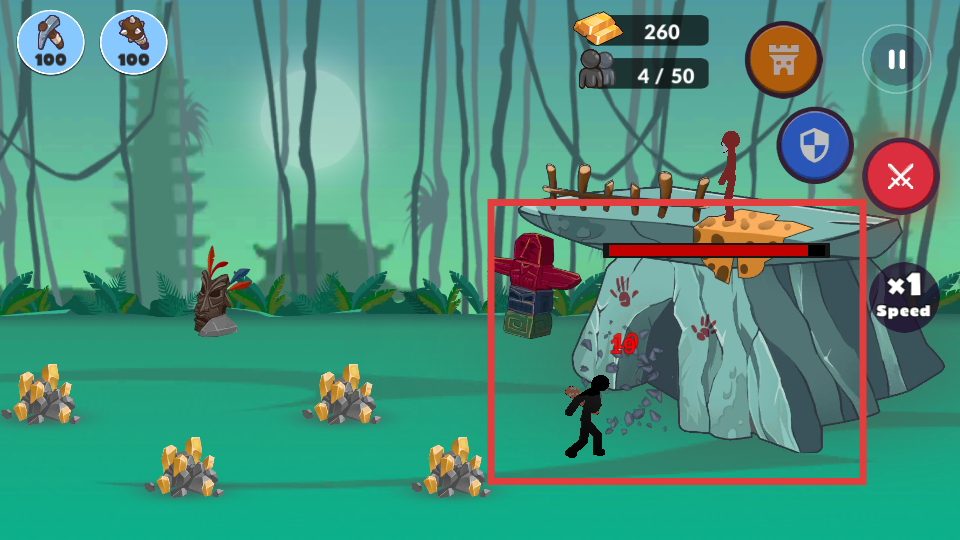Viewport: 960px width, 540px height.
Task: Select the orange castle retreat command
Action: [783, 60]
